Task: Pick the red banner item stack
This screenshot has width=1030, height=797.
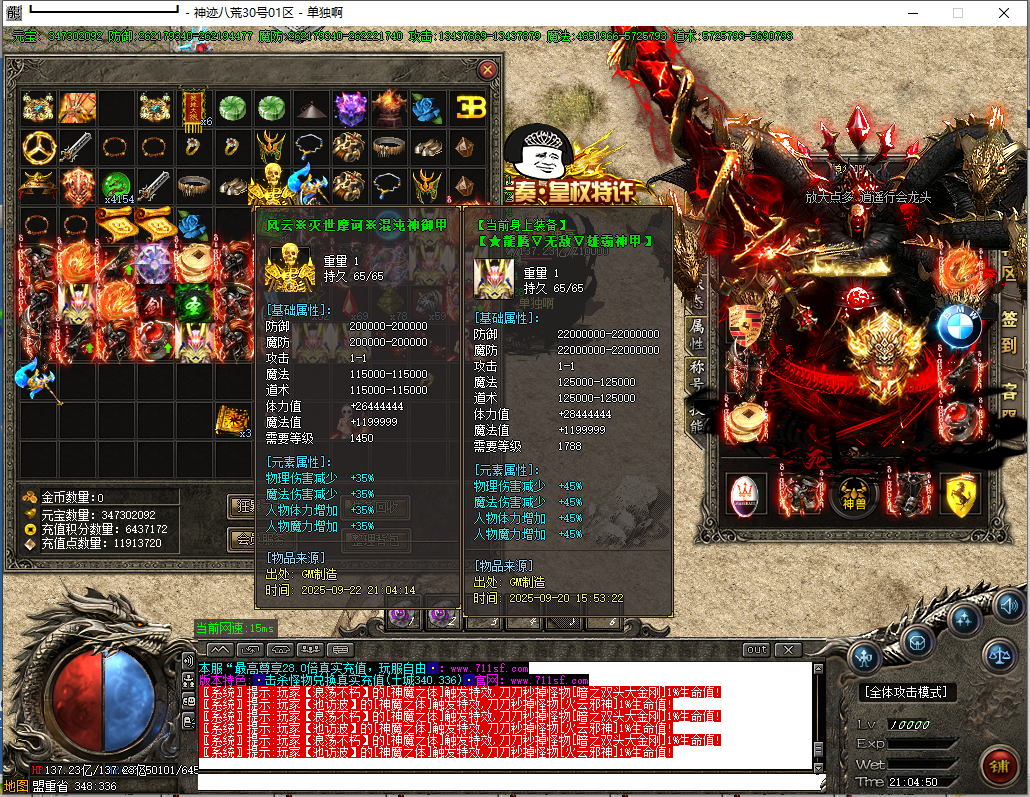Action: point(193,107)
